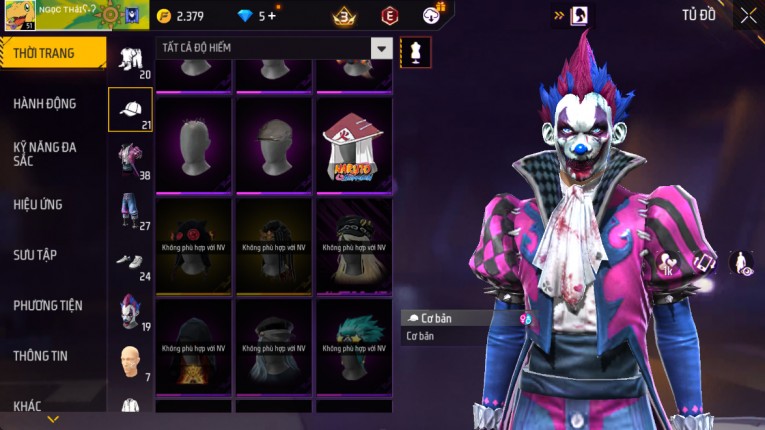
Task: Select the pink jacket tops subcategory
Action: coord(130,160)
